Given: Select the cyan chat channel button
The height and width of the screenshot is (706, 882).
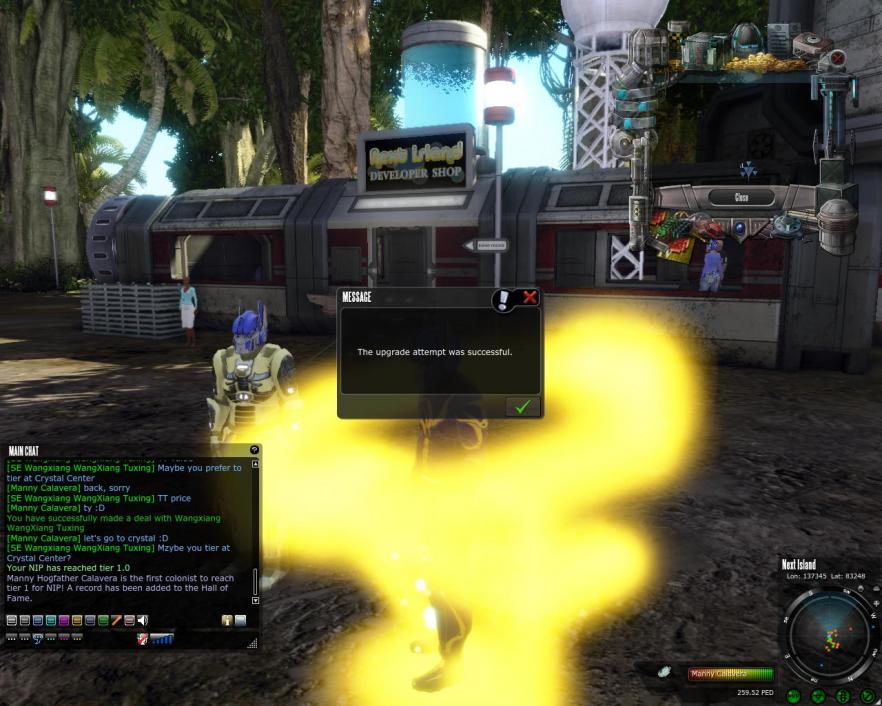Looking at the screenshot, I should point(51,621).
